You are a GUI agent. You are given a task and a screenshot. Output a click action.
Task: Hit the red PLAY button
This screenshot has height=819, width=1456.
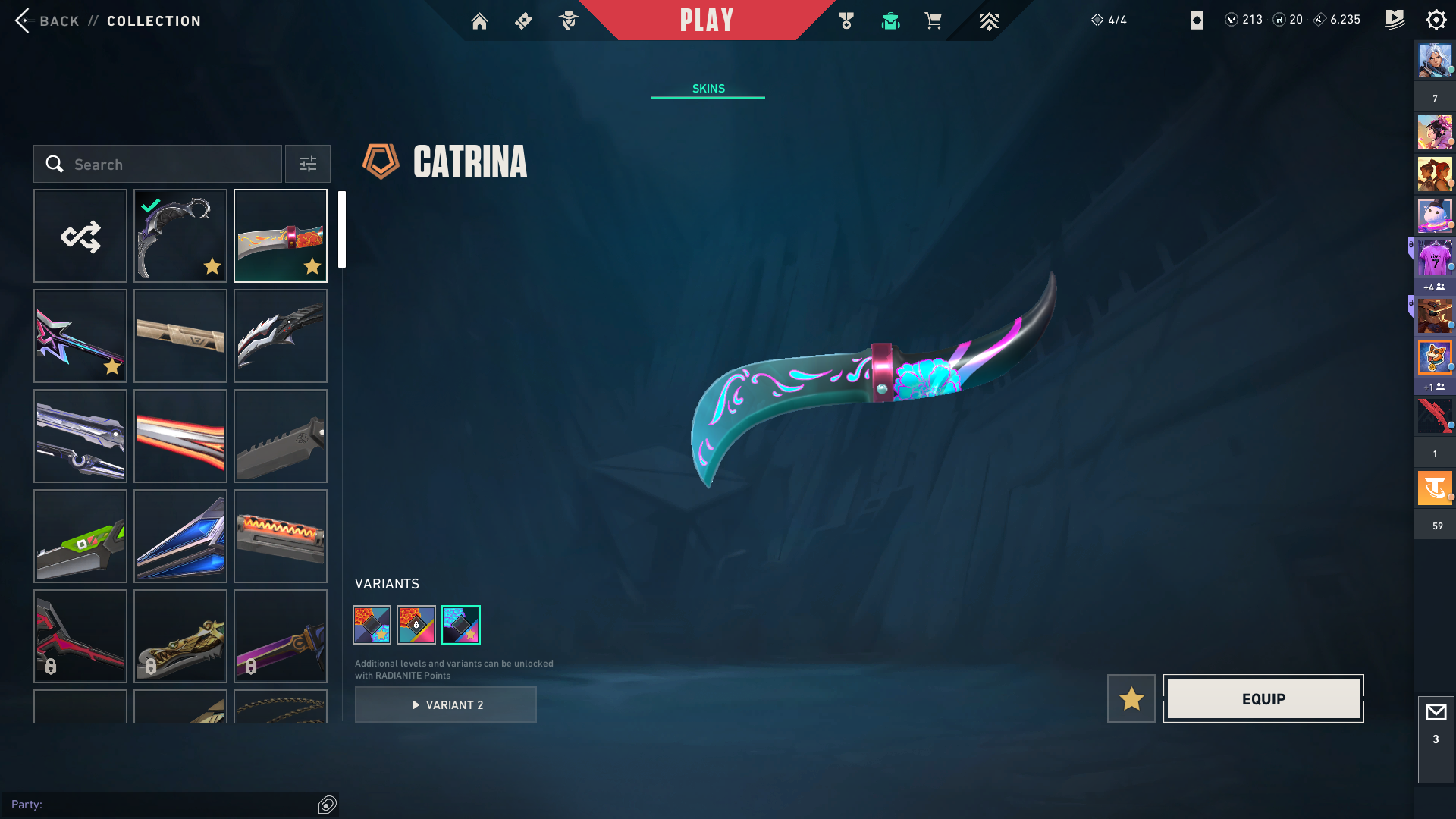pyautogui.click(x=707, y=20)
